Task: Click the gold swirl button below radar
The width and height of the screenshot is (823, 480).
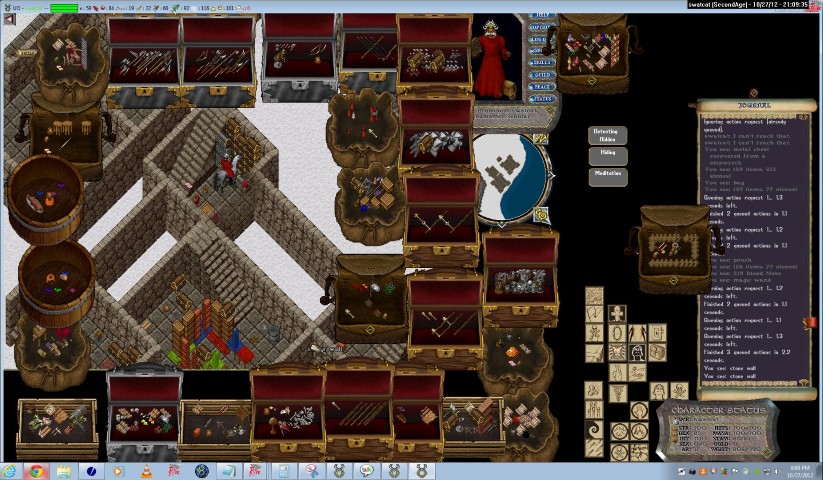Action: point(541,213)
